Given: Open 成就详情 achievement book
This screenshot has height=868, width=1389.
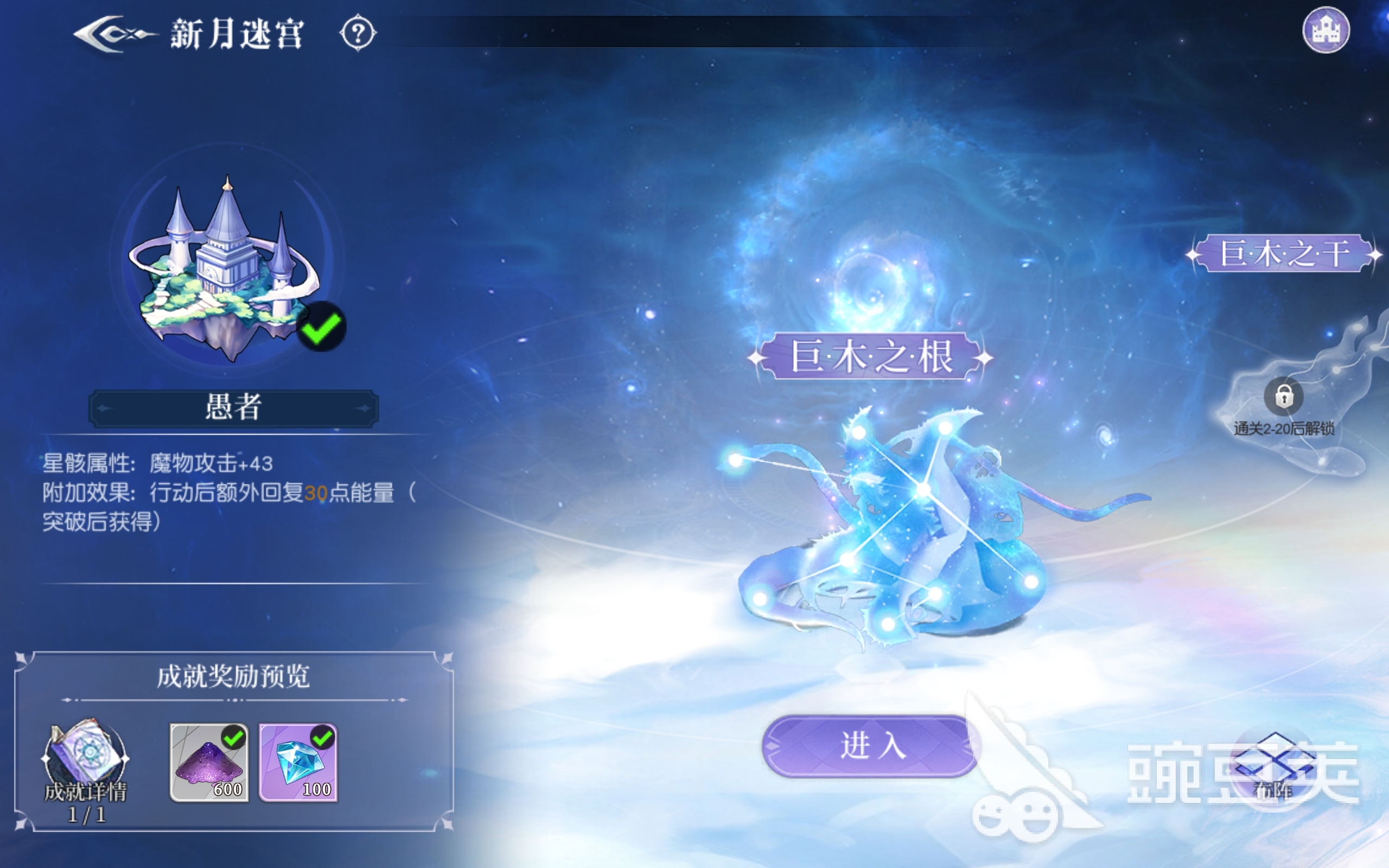Looking at the screenshot, I should pos(86,758).
